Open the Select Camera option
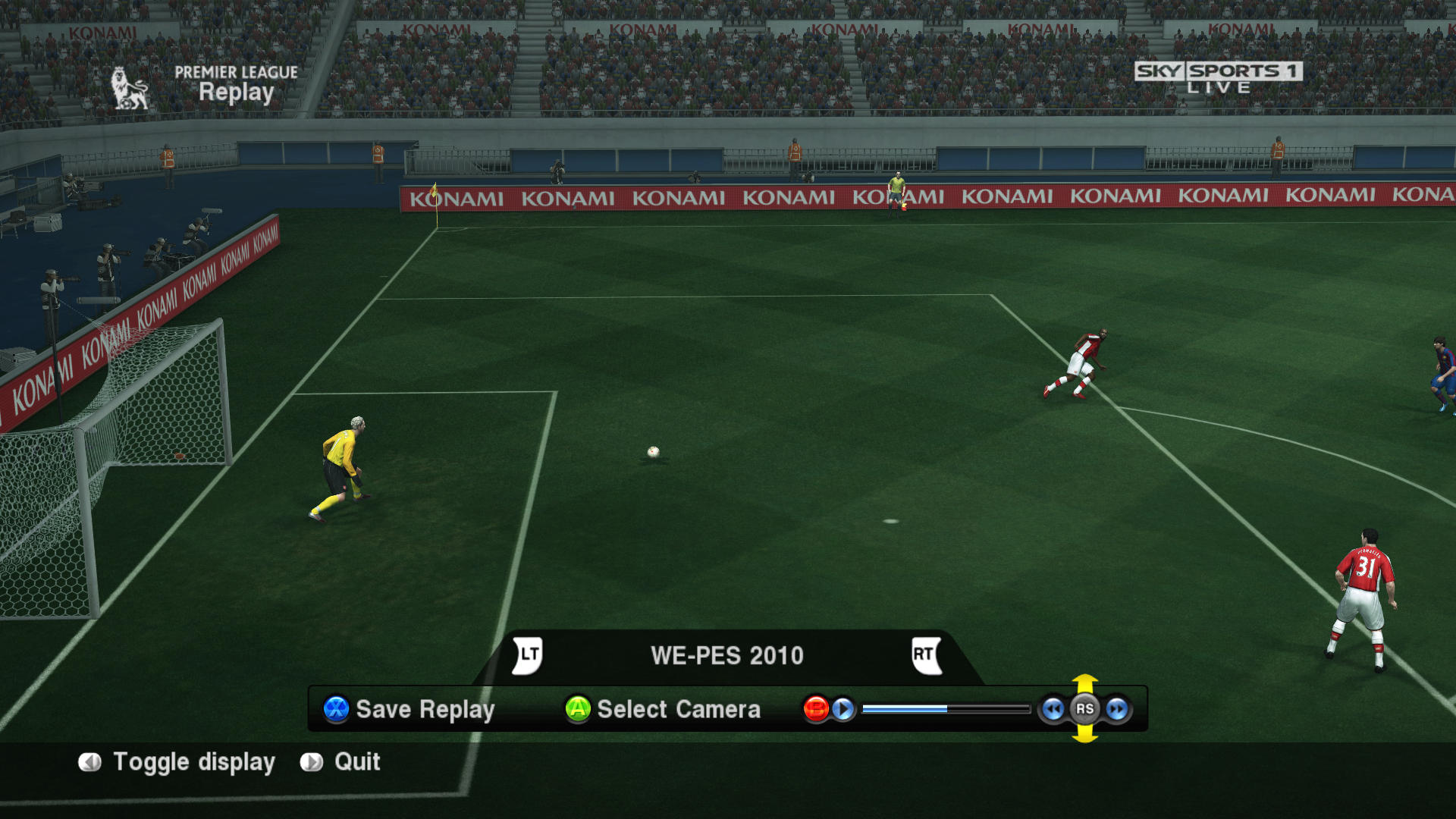This screenshot has height=819, width=1456. tap(663, 709)
